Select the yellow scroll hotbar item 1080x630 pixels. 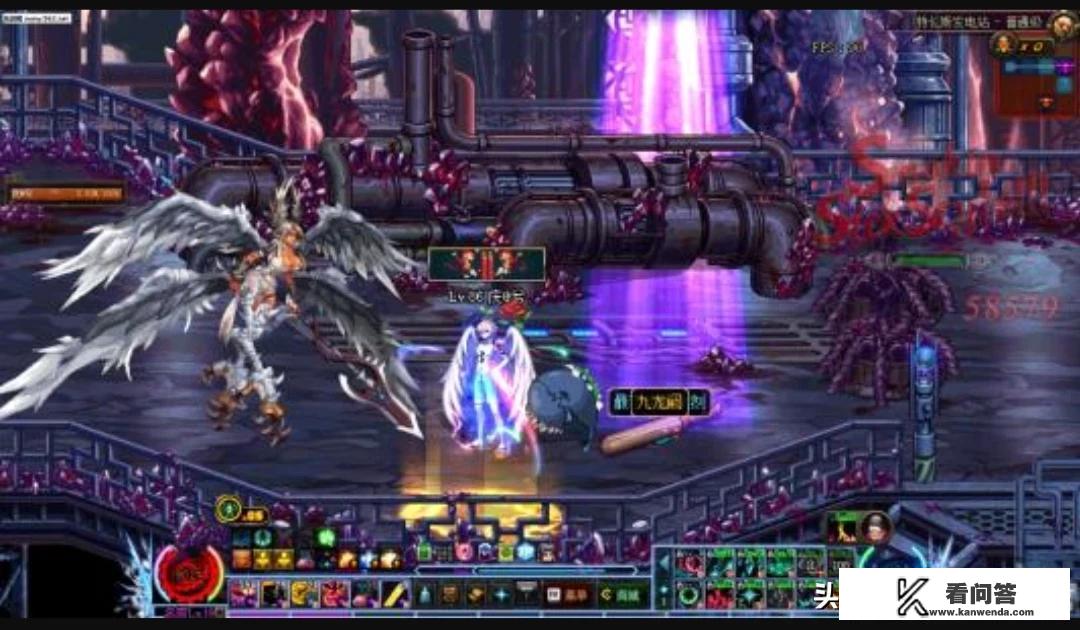tap(395, 594)
